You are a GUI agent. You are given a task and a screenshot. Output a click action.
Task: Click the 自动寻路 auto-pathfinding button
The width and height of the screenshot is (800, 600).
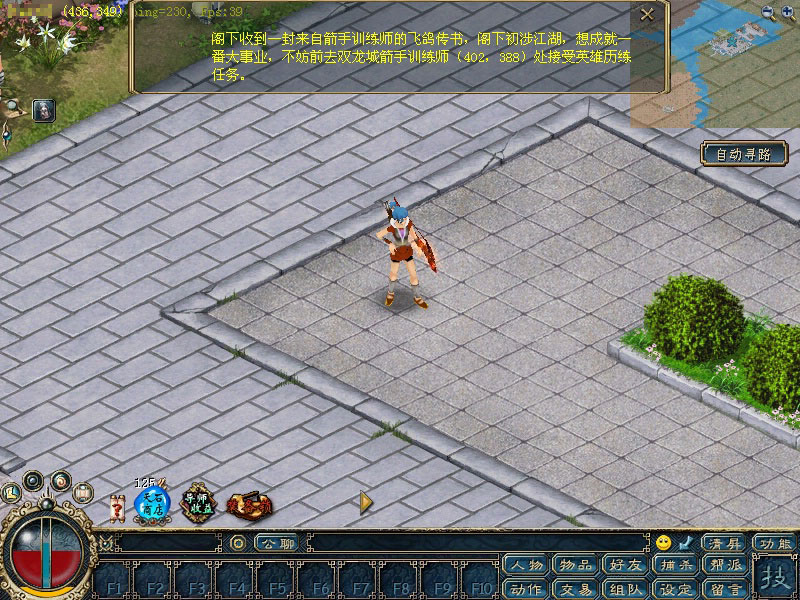pyautogui.click(x=743, y=154)
